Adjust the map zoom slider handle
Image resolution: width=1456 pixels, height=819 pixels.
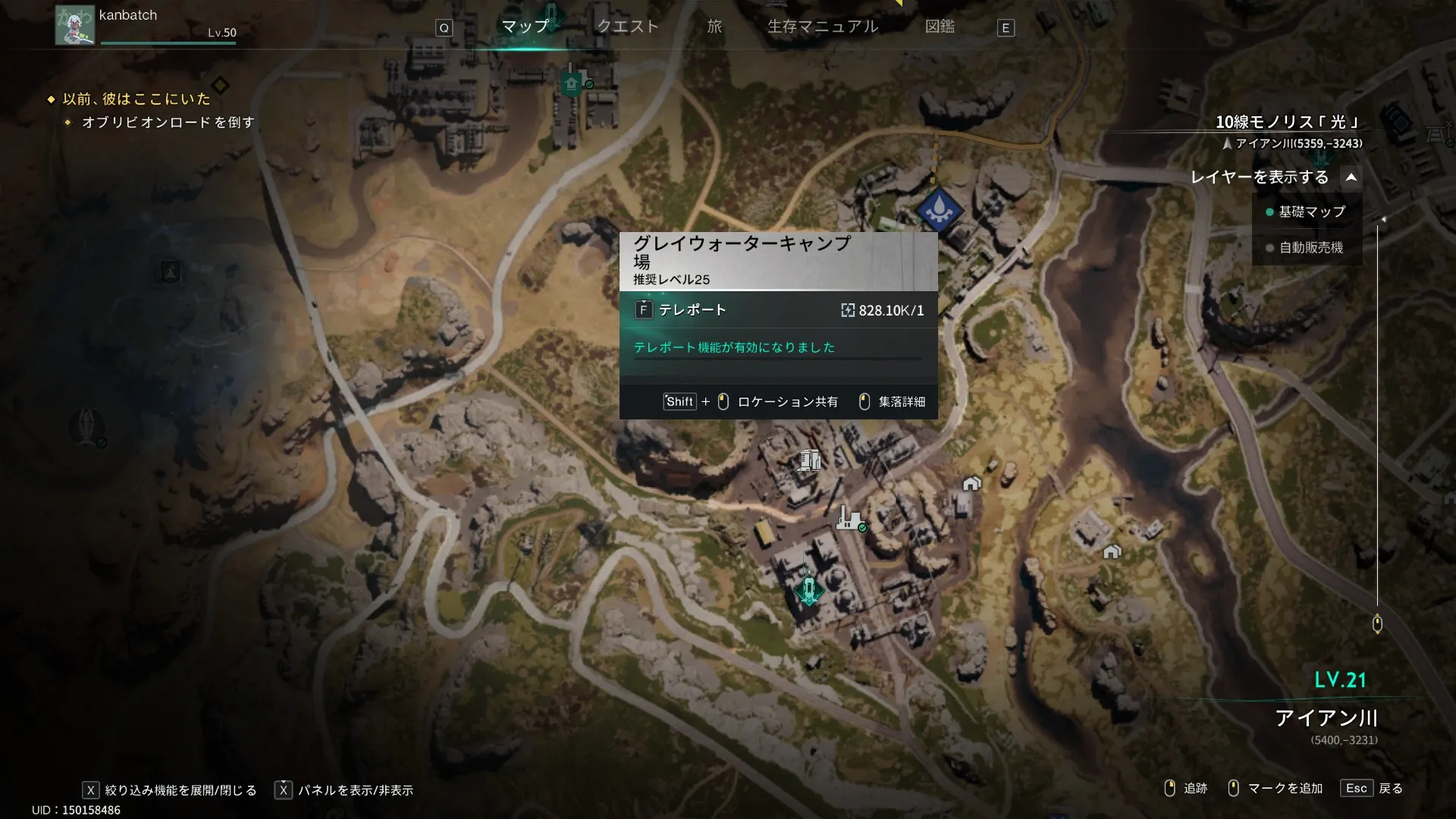point(1377,624)
